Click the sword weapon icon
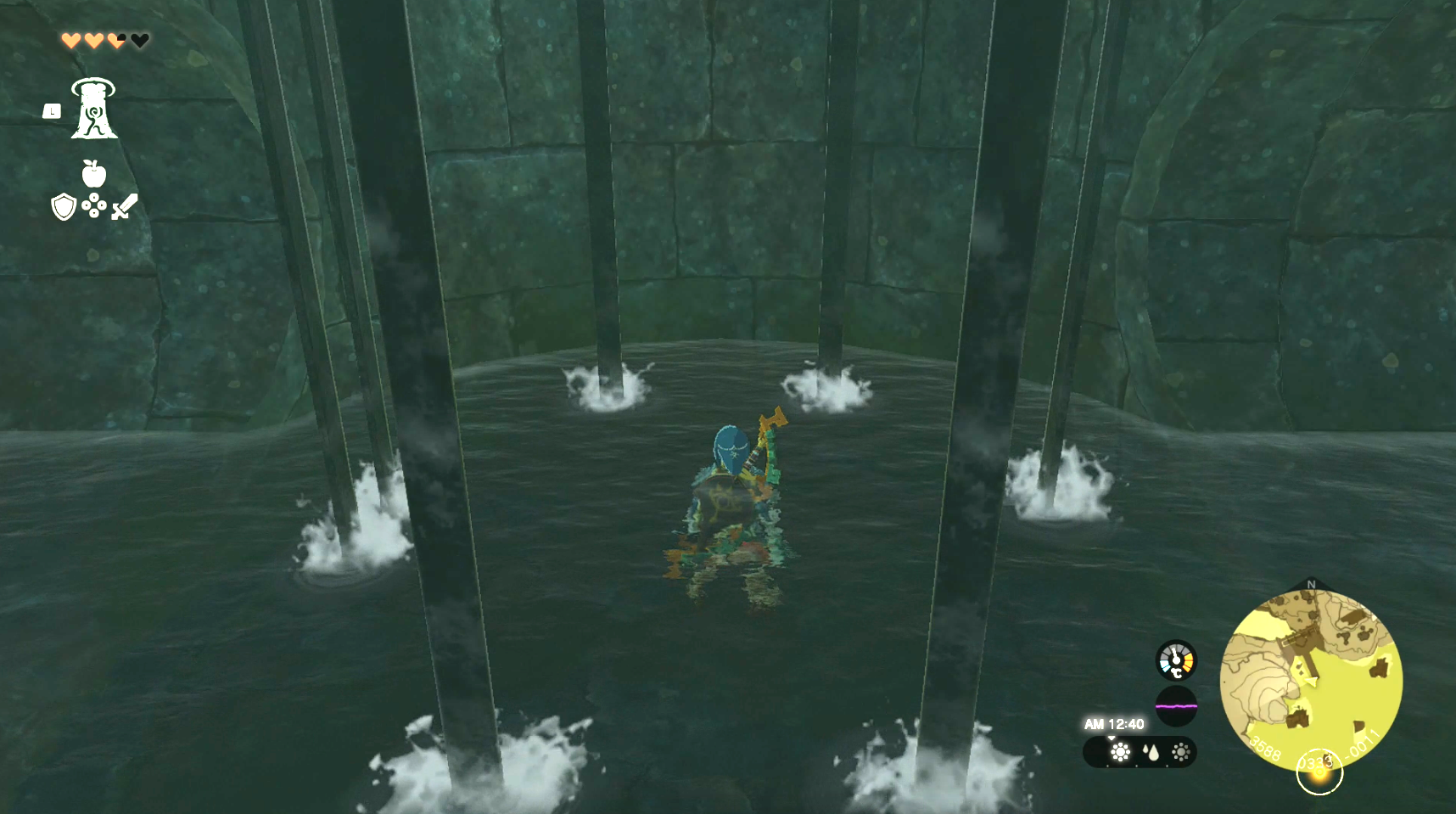 coord(124,206)
